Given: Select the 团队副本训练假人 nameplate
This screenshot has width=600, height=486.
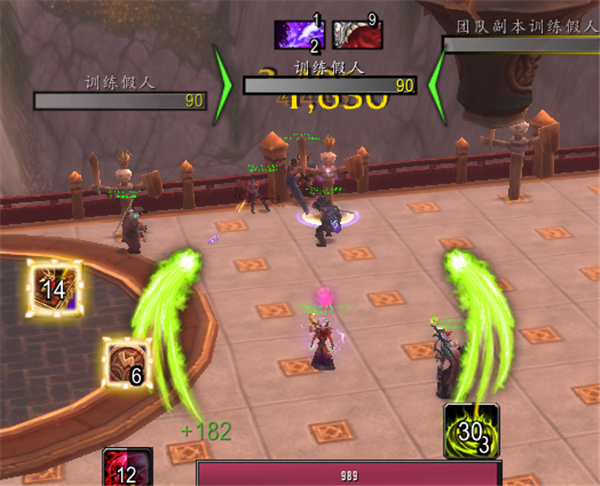Looking at the screenshot, I should tap(521, 44).
